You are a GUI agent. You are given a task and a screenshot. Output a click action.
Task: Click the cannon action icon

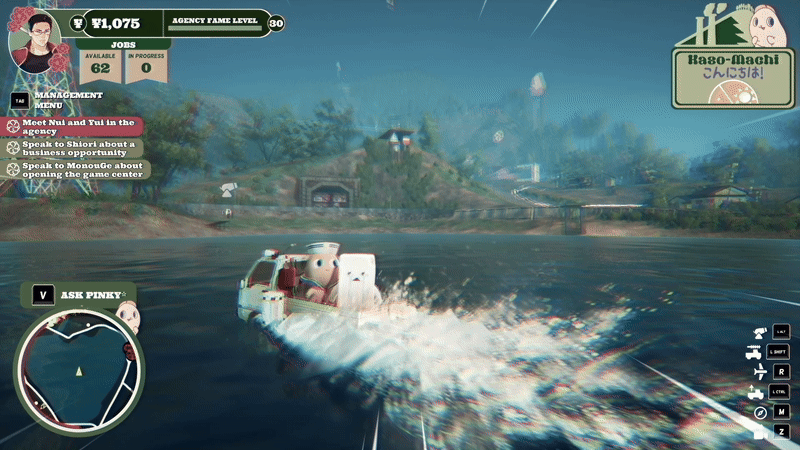pos(757,331)
